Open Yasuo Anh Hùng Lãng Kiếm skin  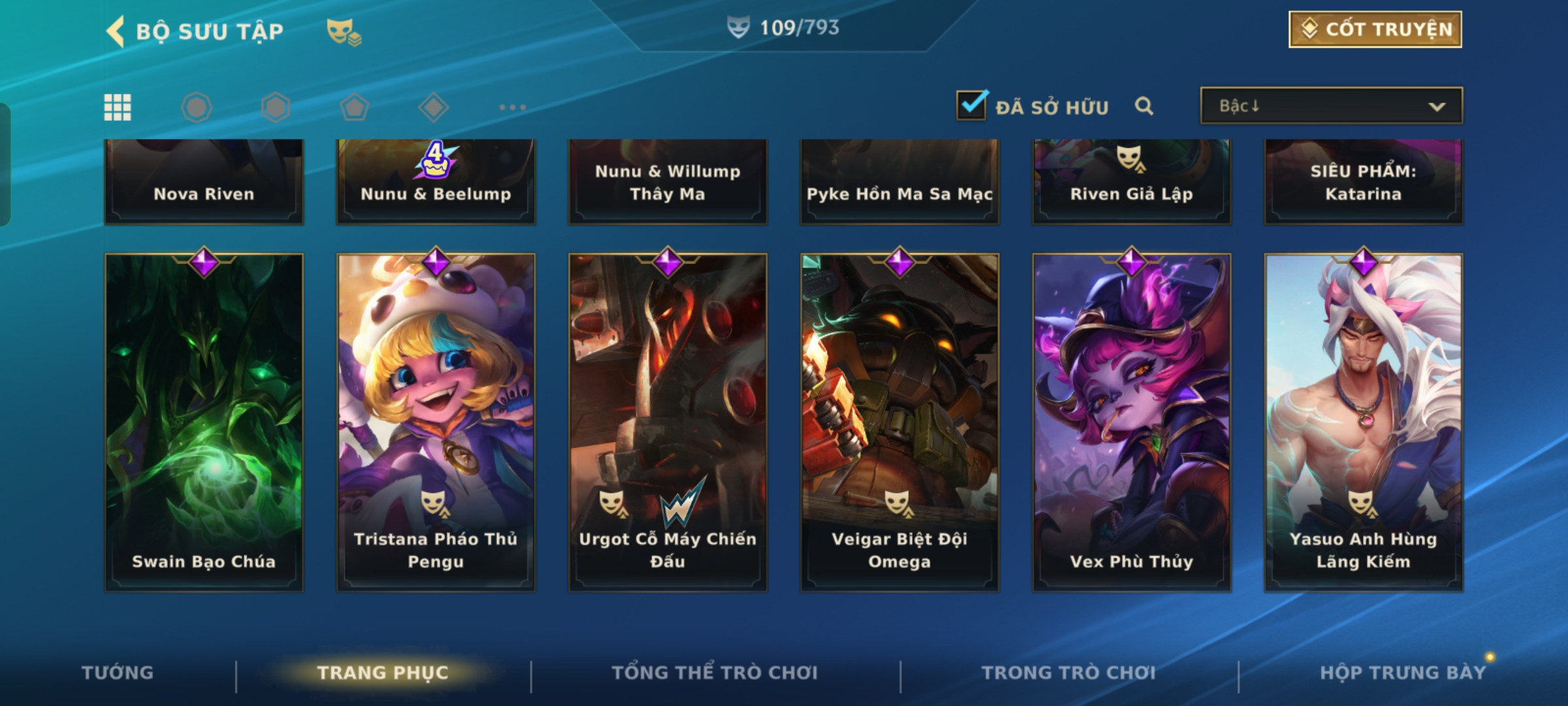coord(1364,422)
